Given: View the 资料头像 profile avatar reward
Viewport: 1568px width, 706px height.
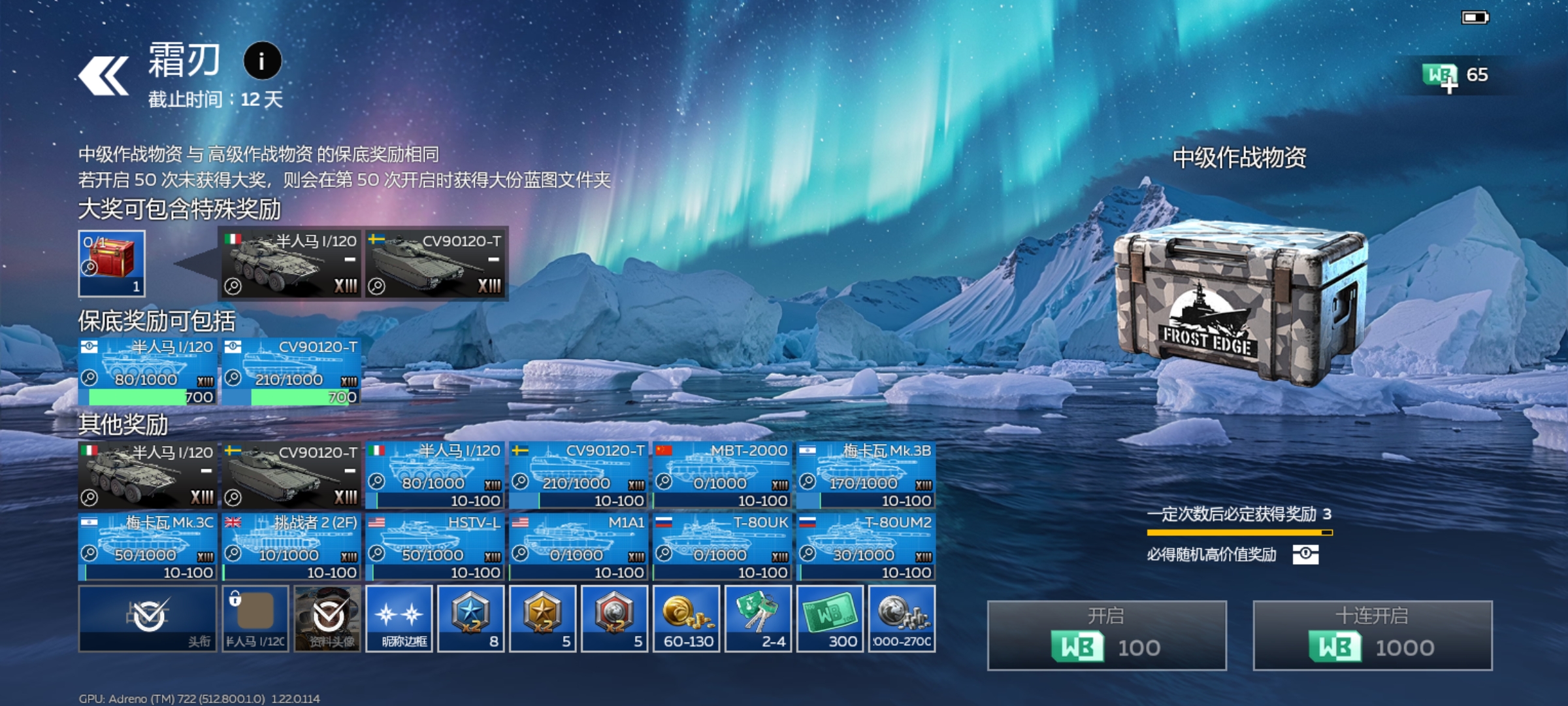Looking at the screenshot, I should [327, 618].
